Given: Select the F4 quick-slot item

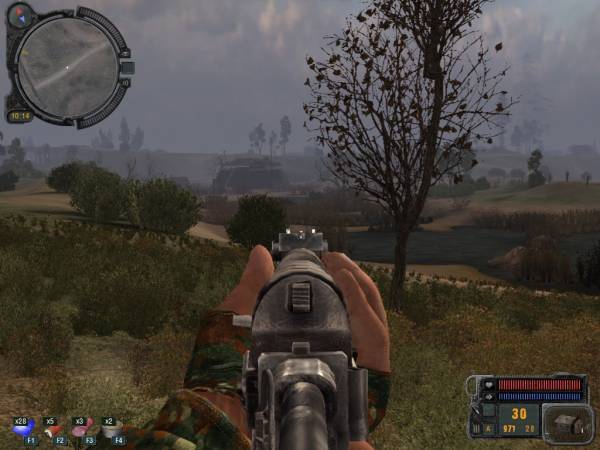Looking at the screenshot, I should point(112,430).
